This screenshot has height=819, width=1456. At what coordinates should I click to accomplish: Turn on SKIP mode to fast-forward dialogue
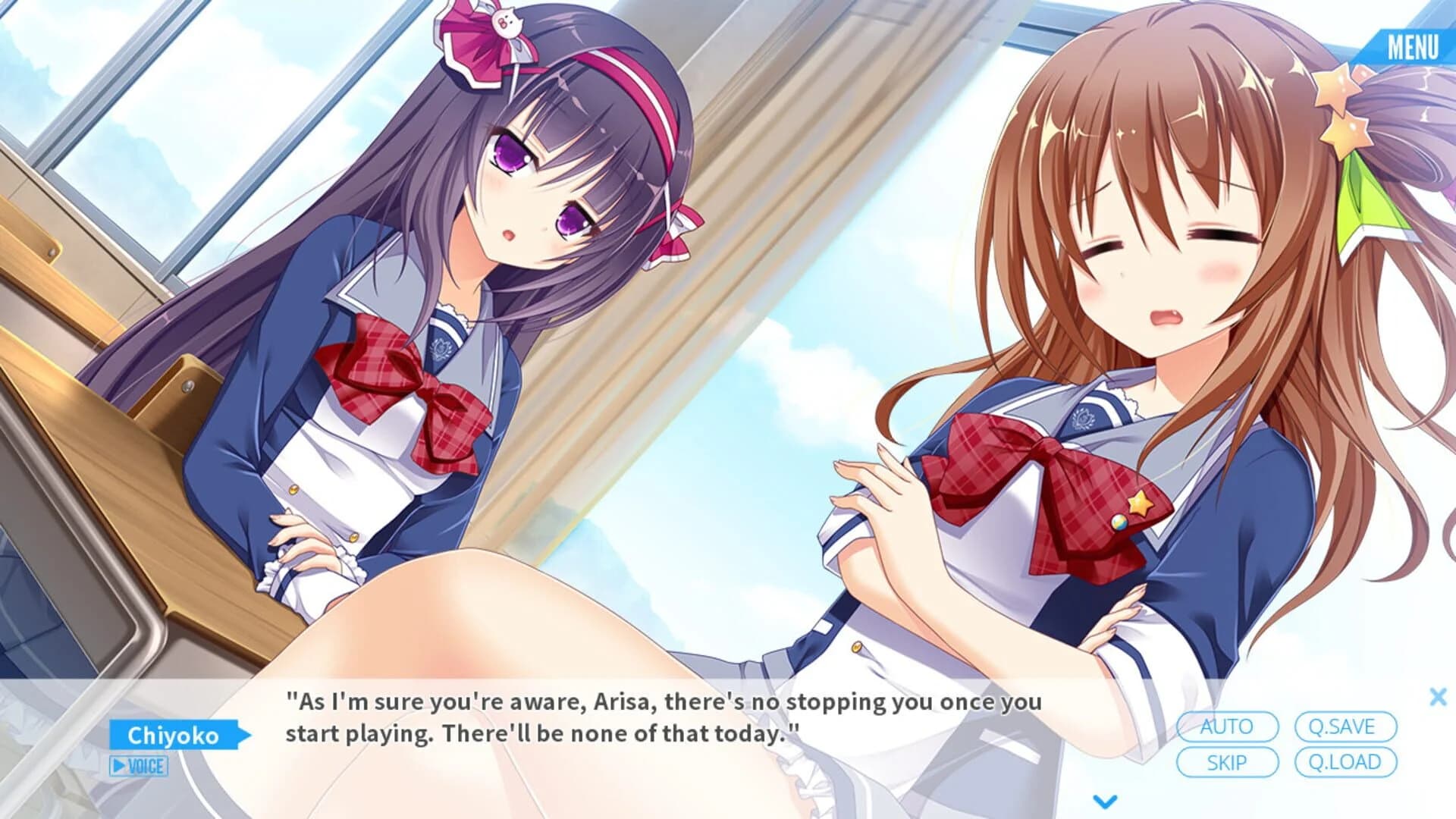[x=1227, y=762]
